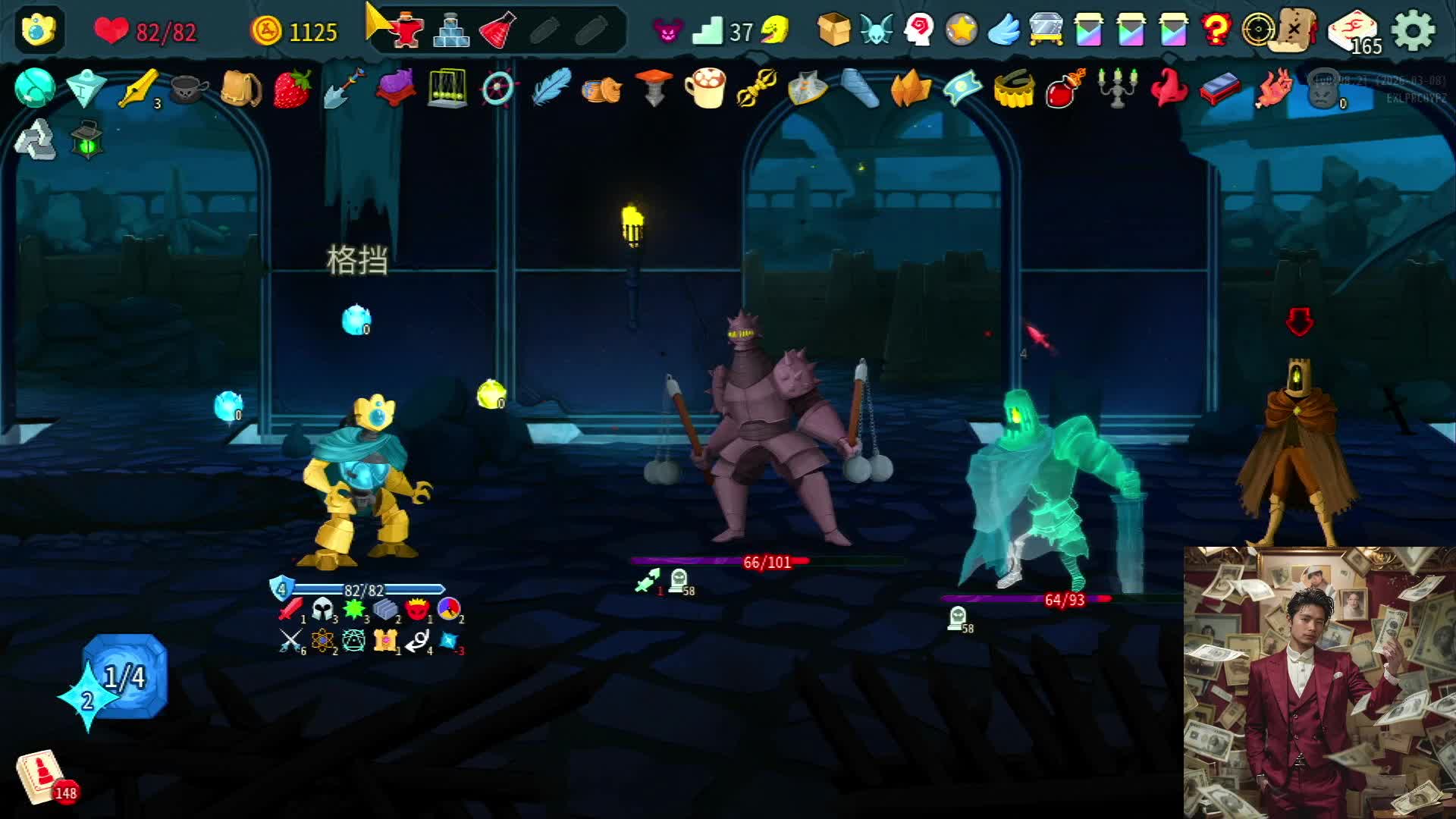View the deck tile showing 165
Viewport: 1456px width, 819px height.
coord(1354,32)
